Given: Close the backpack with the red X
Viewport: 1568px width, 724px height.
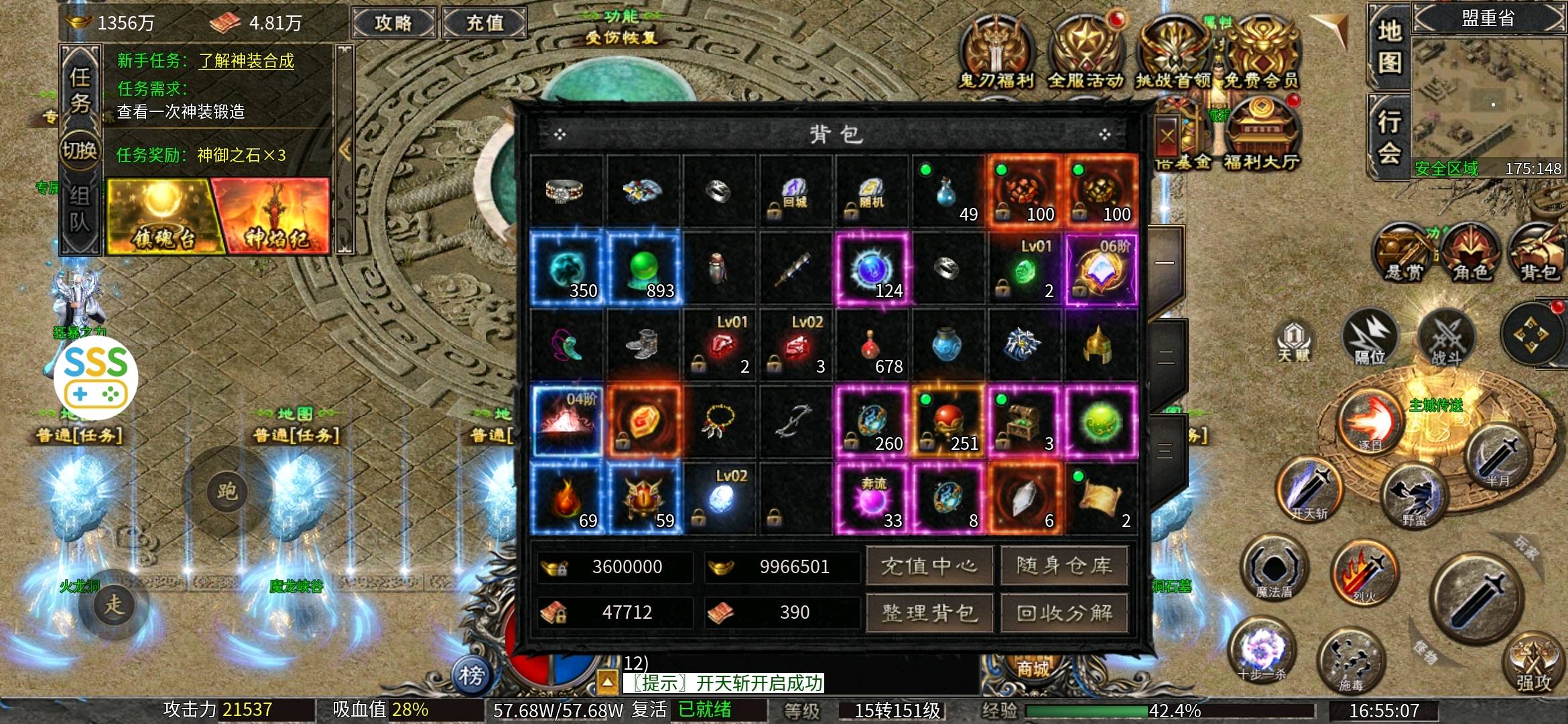Looking at the screenshot, I should 1167,136.
